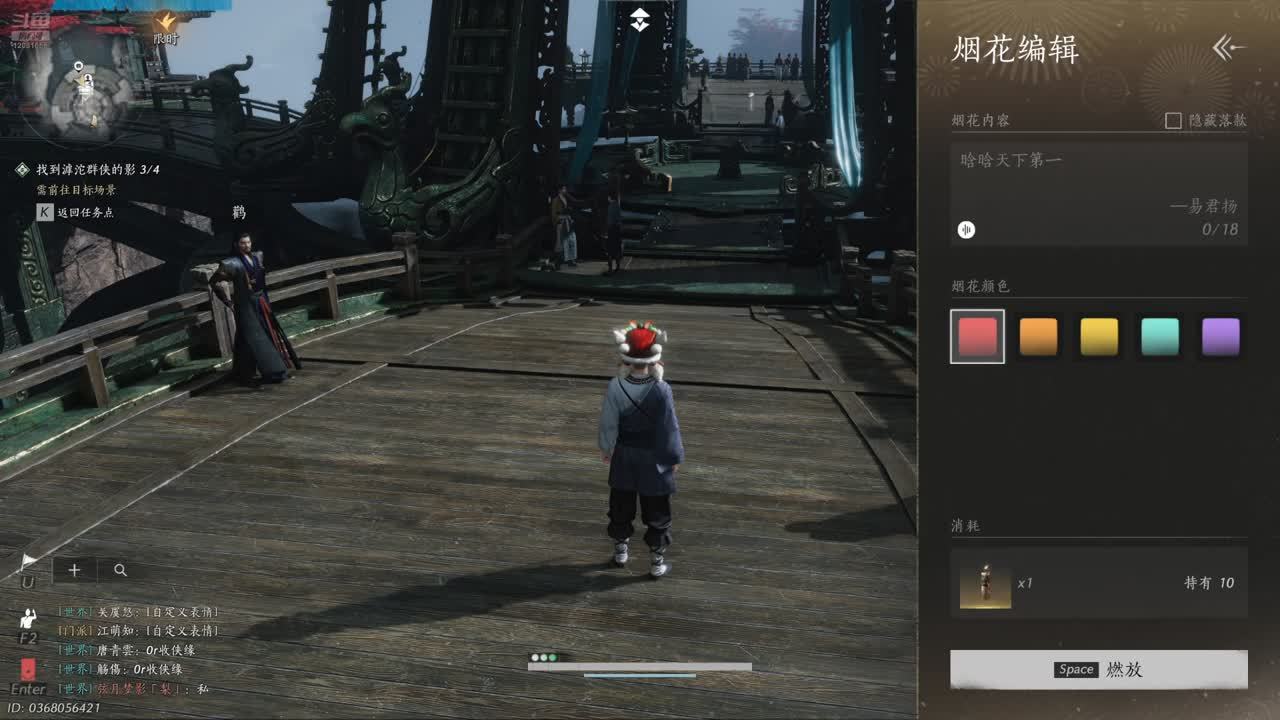
Task: Choose the orange firework color
Action: click(1038, 337)
